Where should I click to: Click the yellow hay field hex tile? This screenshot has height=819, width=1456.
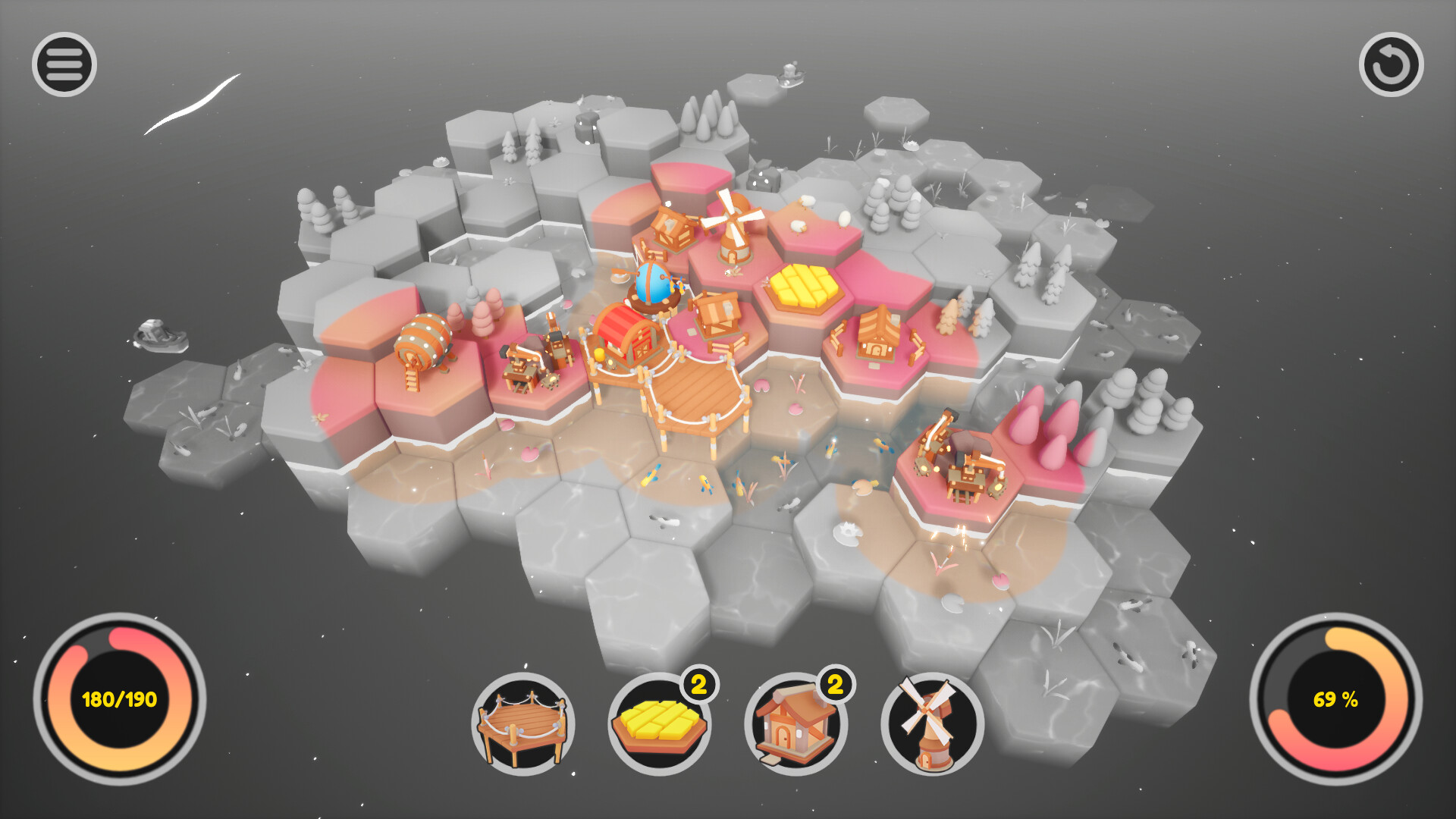(x=805, y=288)
